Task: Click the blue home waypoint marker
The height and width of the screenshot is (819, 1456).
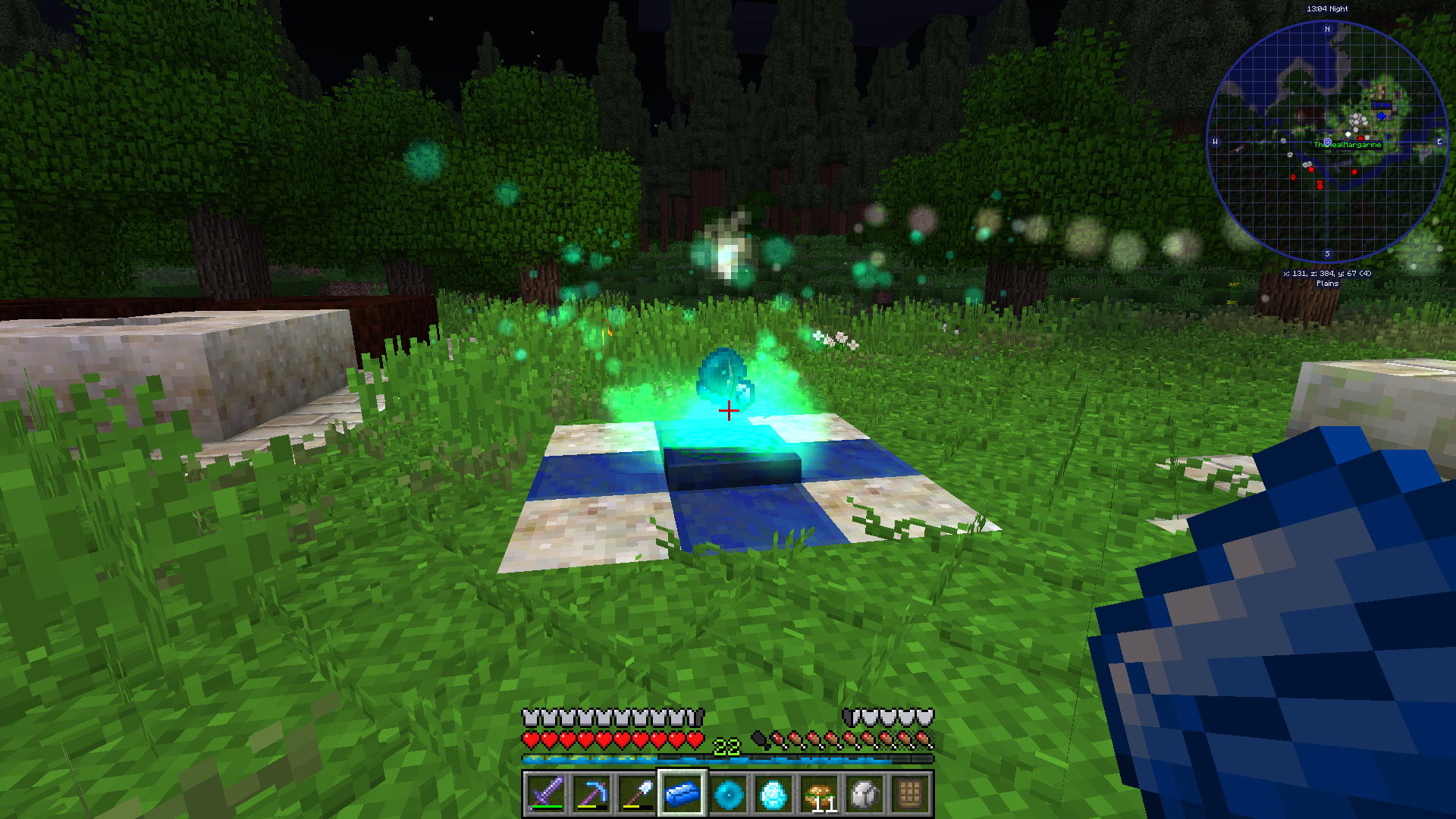Action: point(1381,115)
